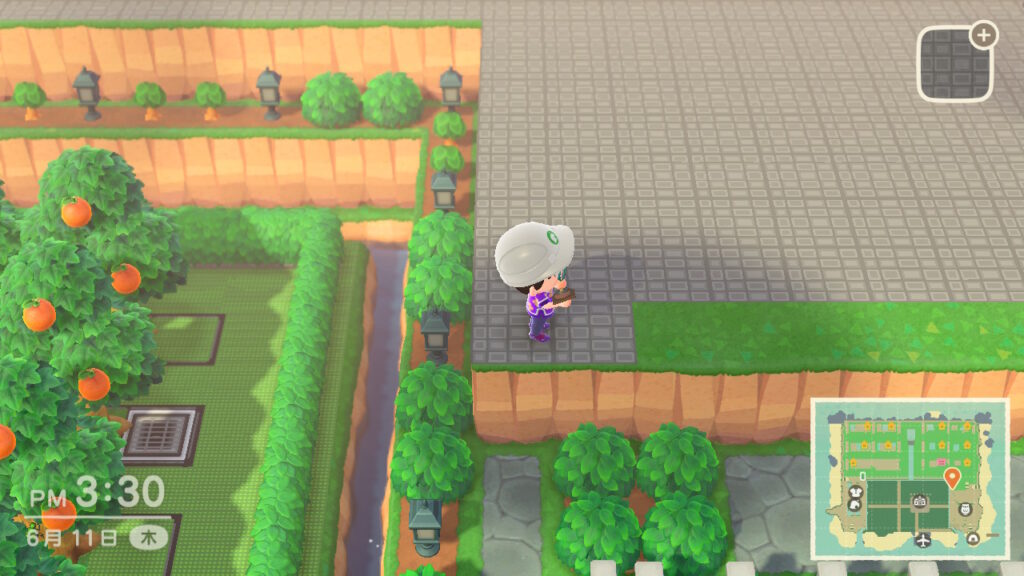
Task: Open the stone path design pattern tile
Action: (x=954, y=63)
